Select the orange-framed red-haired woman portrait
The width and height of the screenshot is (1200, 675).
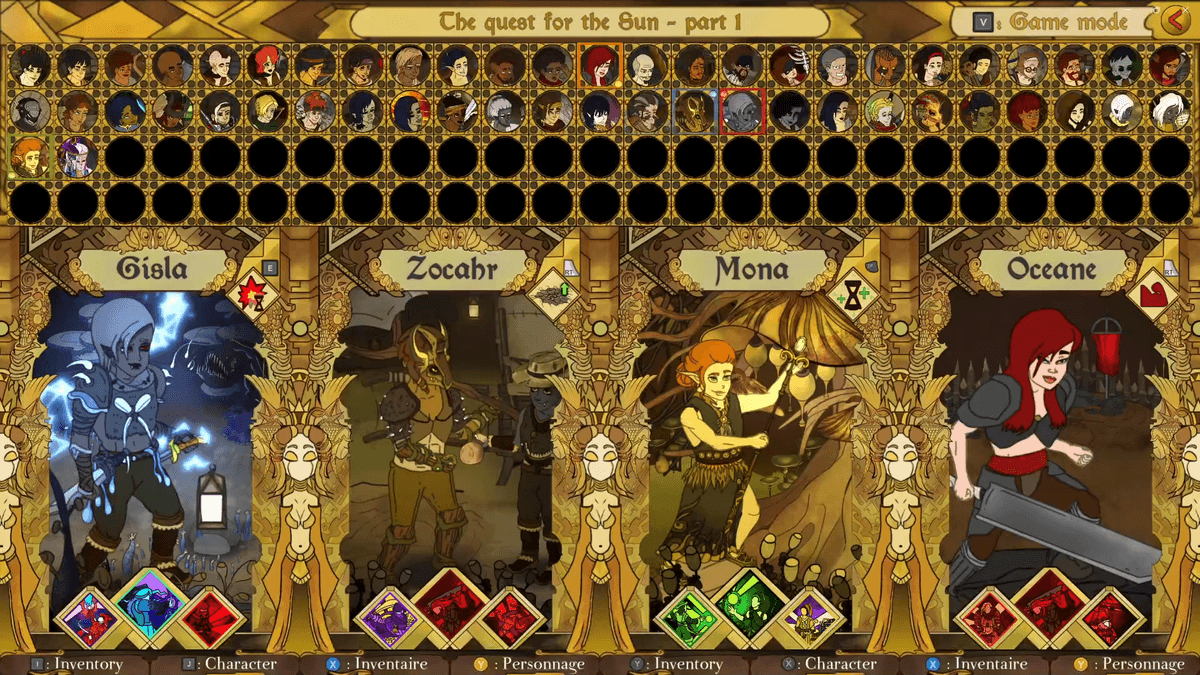[600, 65]
